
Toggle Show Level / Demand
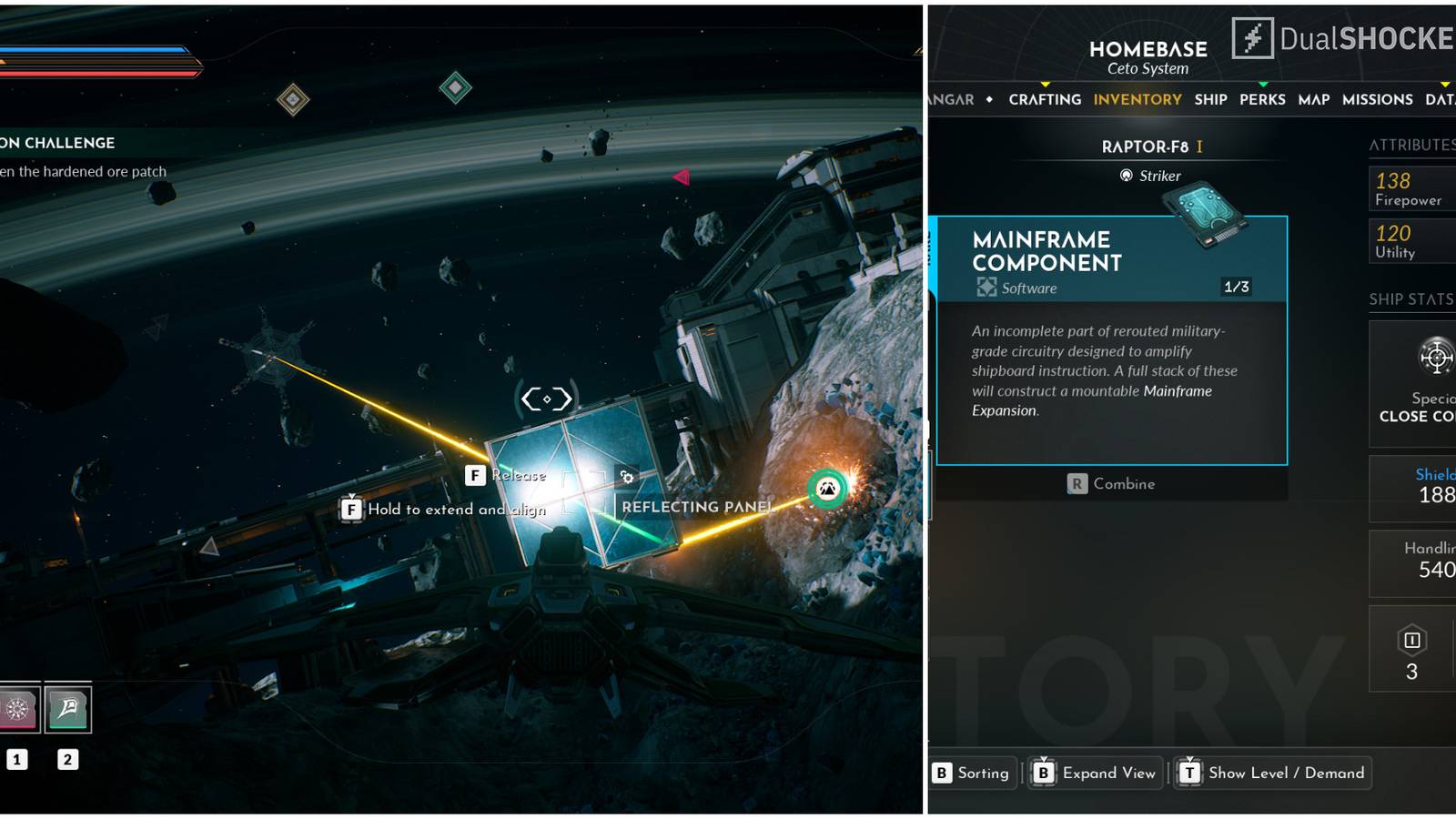click(x=1273, y=773)
